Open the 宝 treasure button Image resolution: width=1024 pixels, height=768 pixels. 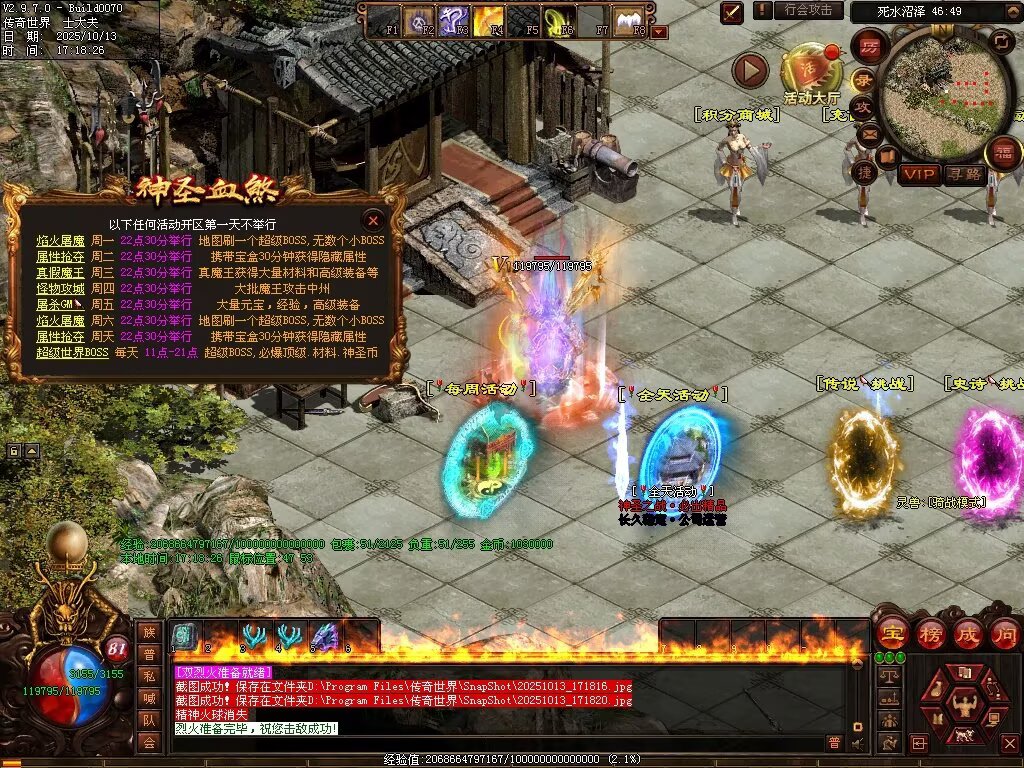pyautogui.click(x=891, y=633)
